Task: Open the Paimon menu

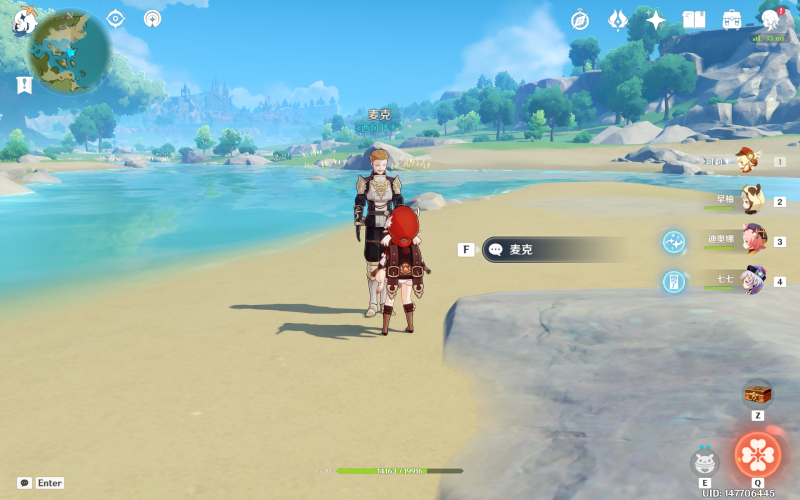Action: 24,21
